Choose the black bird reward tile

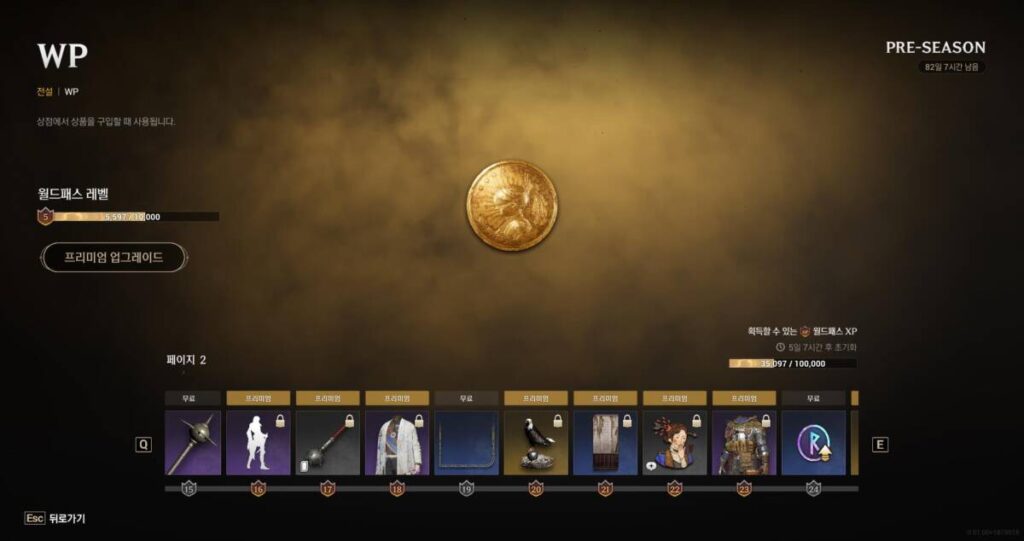535,443
